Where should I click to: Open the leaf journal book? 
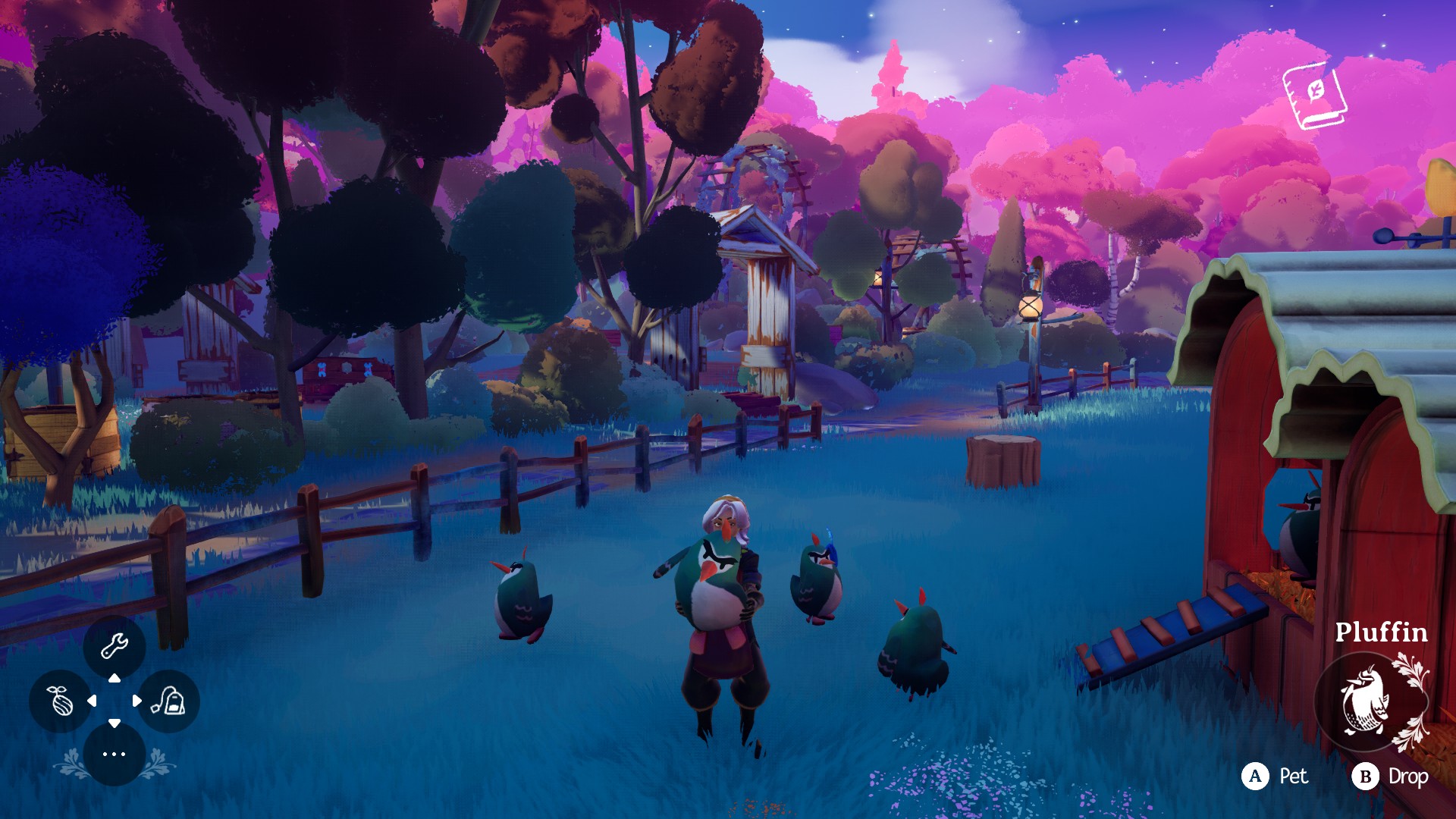pos(1314,96)
